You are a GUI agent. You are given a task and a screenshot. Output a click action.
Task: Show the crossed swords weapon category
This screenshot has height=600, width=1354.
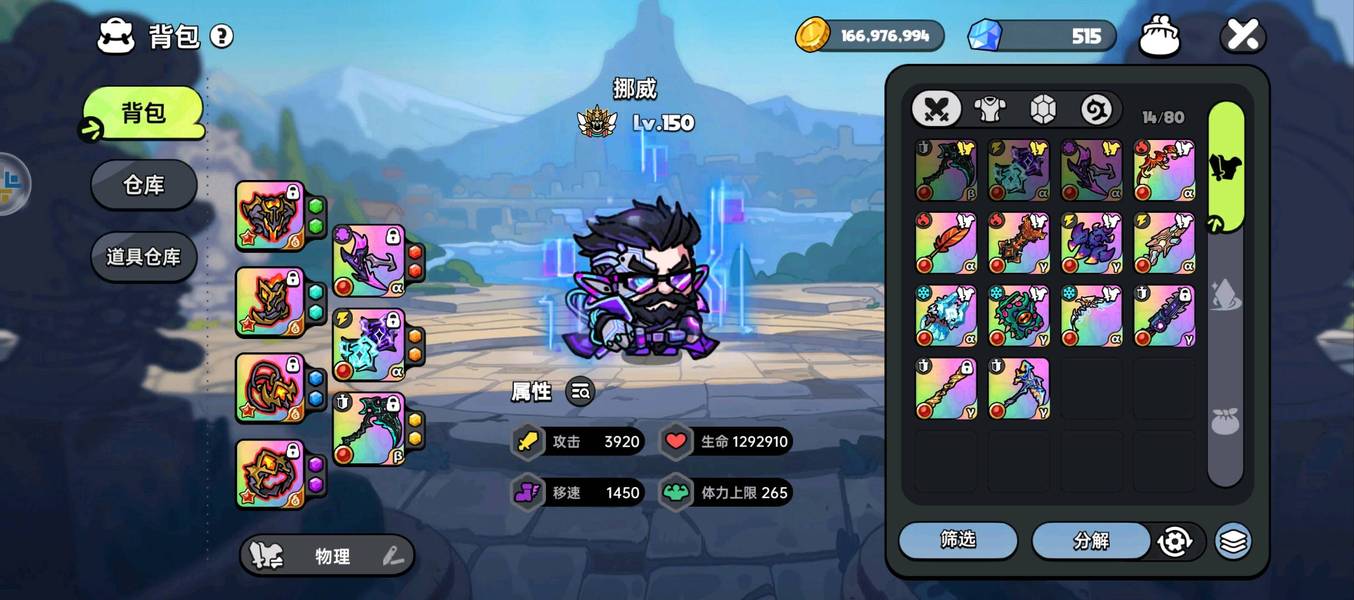click(x=937, y=109)
